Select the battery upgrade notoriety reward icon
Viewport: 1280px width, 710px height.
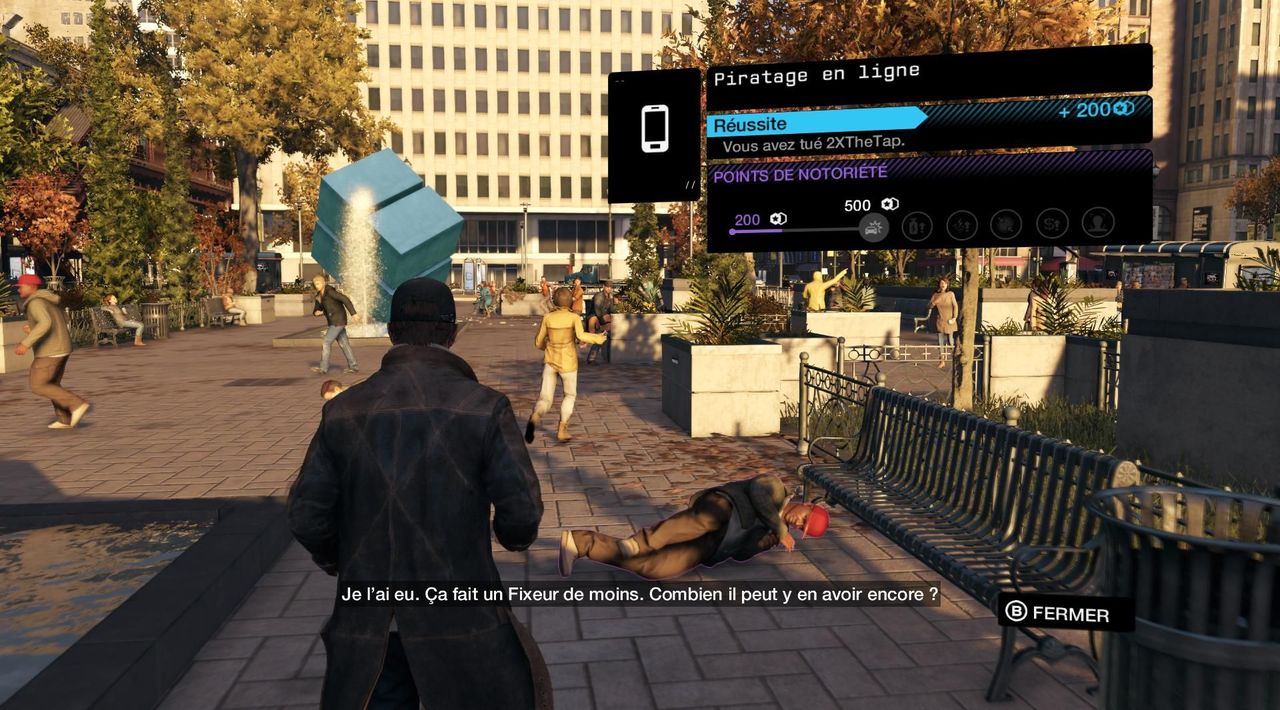(x=916, y=225)
